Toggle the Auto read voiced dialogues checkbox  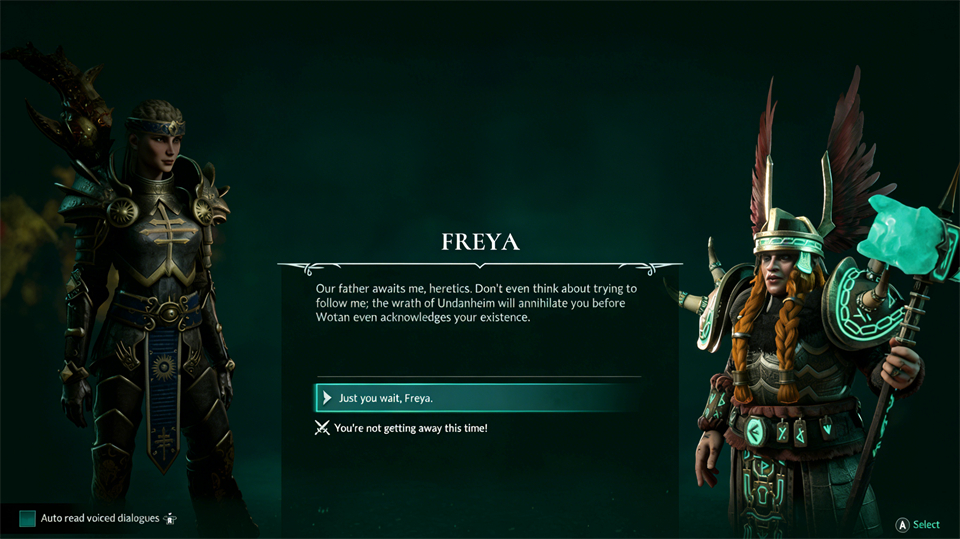click(x=27, y=519)
